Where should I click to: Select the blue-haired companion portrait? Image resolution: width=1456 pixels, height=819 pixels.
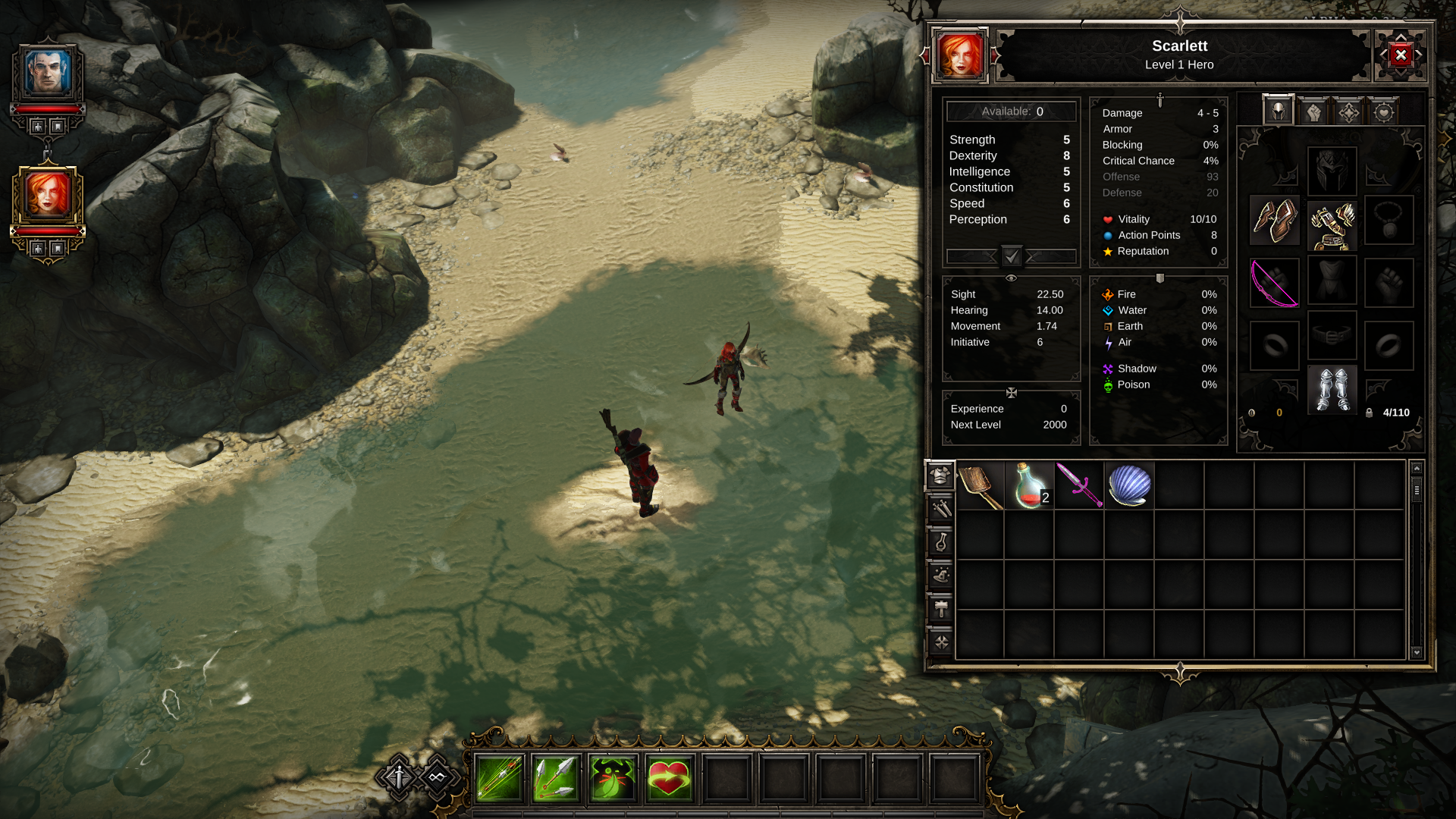[x=48, y=73]
